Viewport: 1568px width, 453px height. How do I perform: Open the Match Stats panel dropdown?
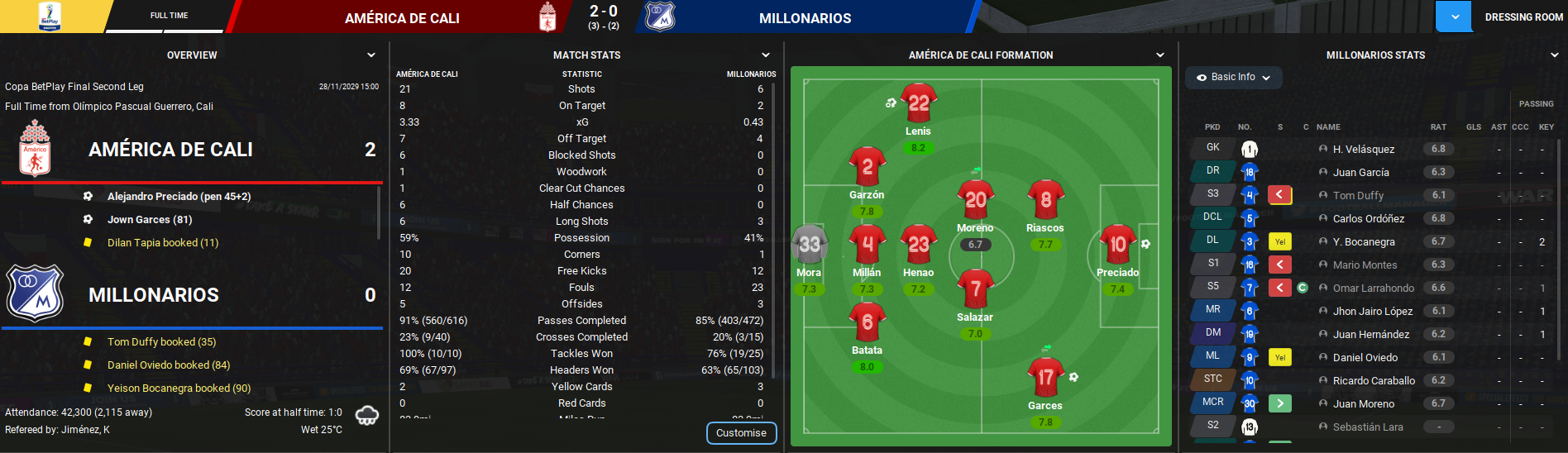tap(765, 55)
